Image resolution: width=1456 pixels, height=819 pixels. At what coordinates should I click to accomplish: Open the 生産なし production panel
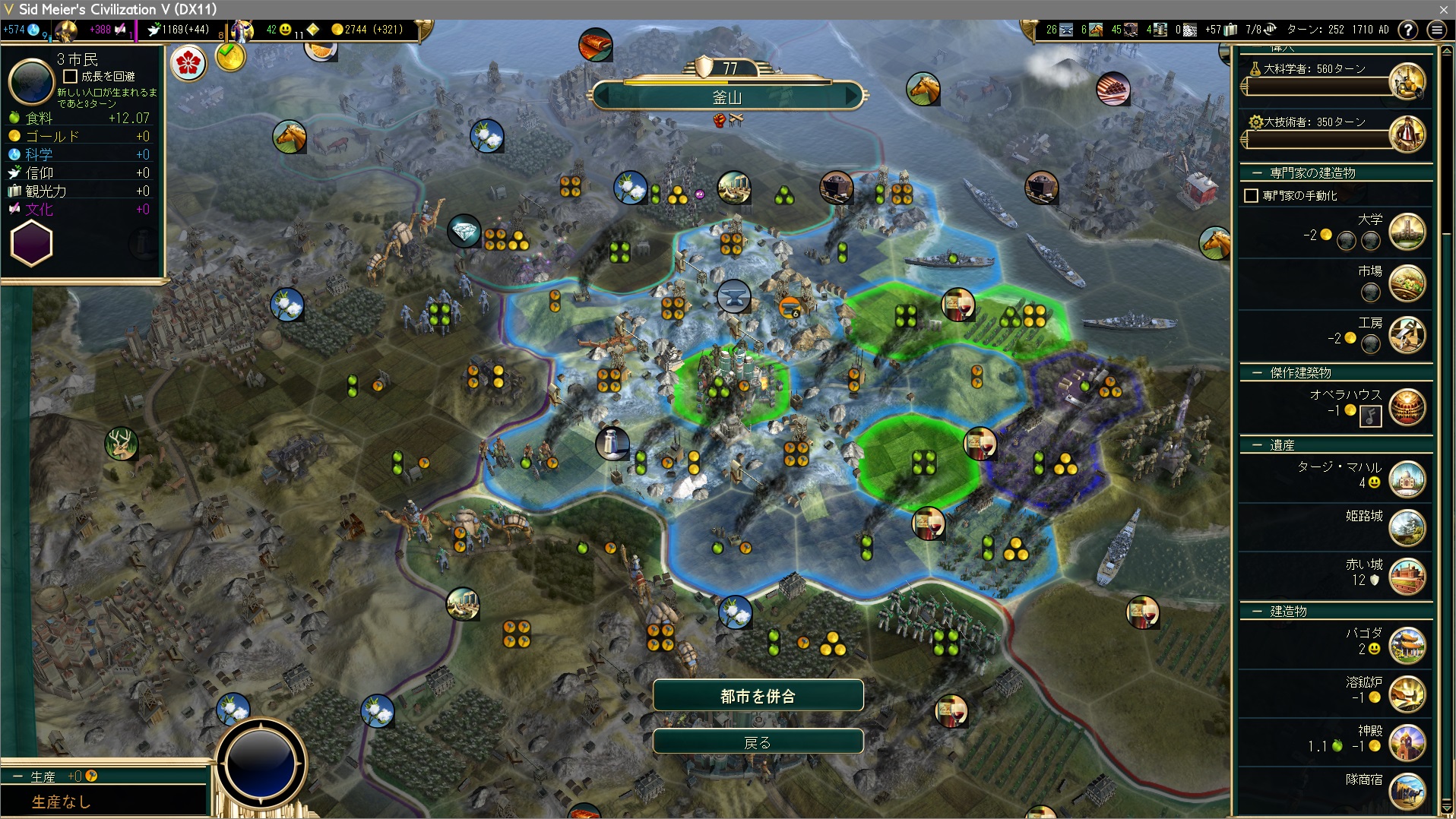[61, 802]
